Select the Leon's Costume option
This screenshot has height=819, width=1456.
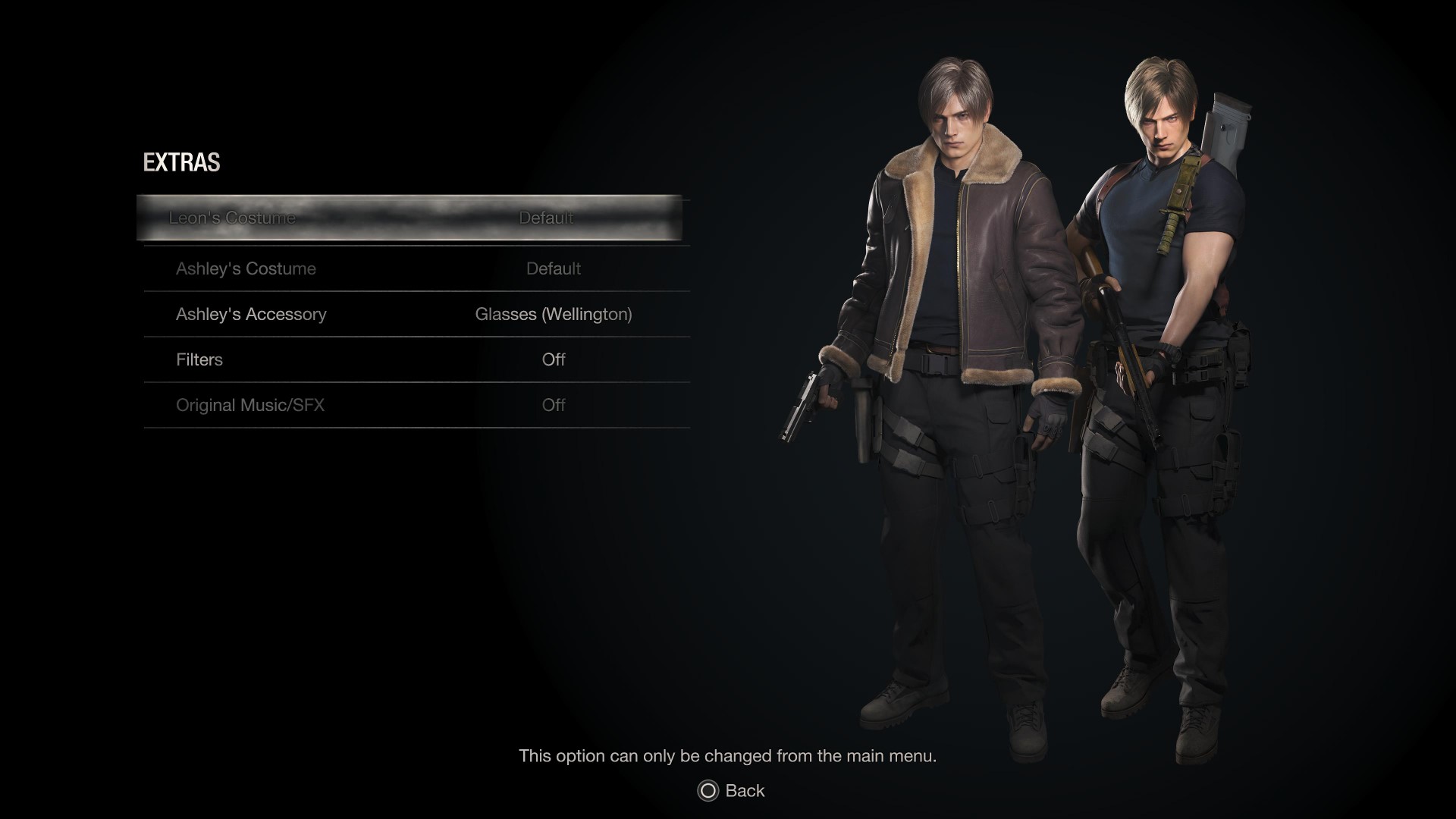233,218
